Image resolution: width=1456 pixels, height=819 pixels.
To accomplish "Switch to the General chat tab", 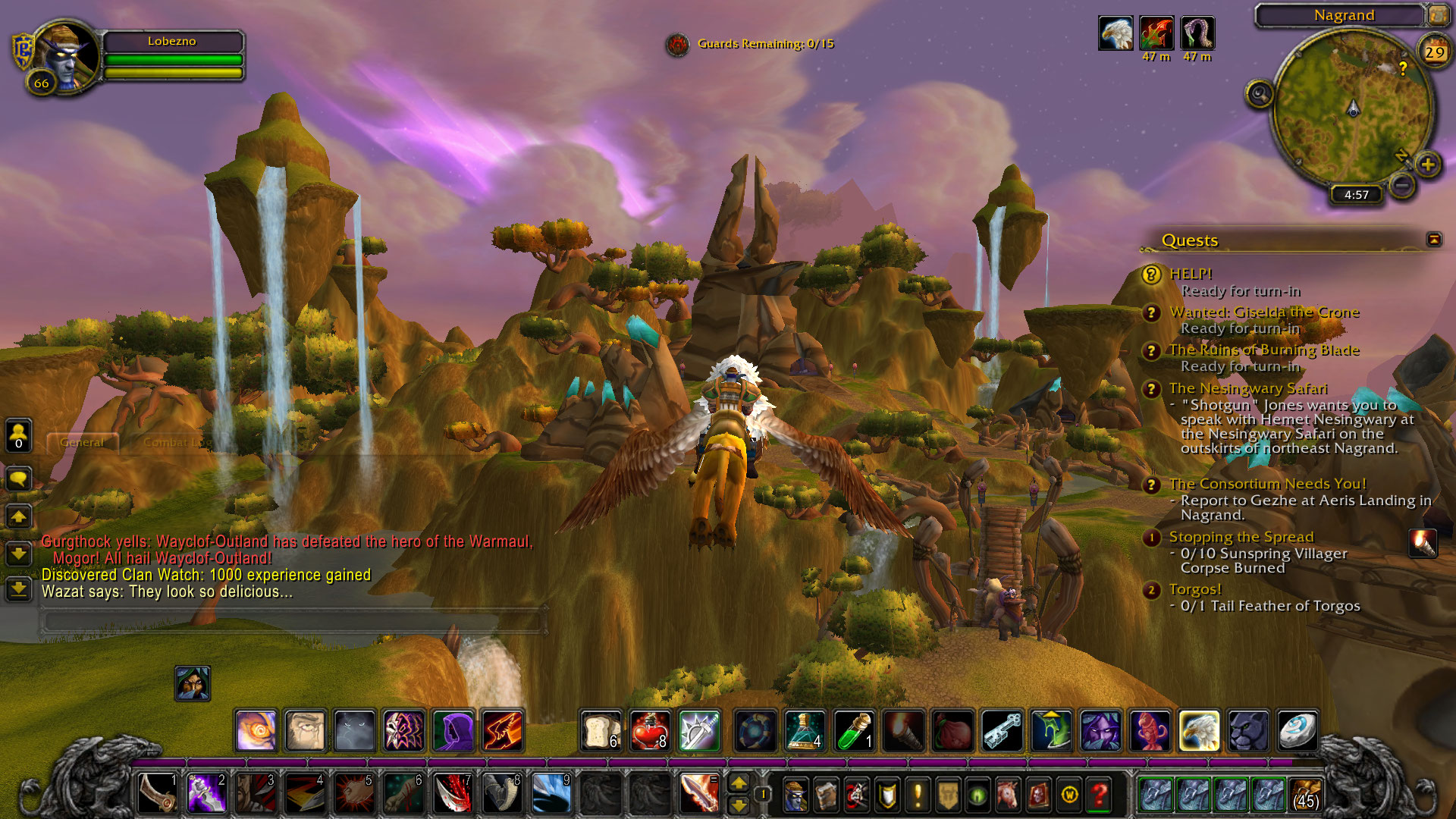I will tap(82, 442).
